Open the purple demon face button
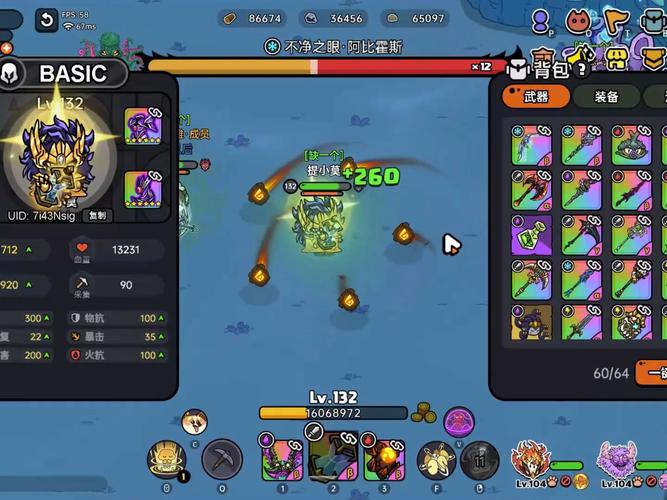667x500 pixels. pyautogui.click(x=458, y=420)
